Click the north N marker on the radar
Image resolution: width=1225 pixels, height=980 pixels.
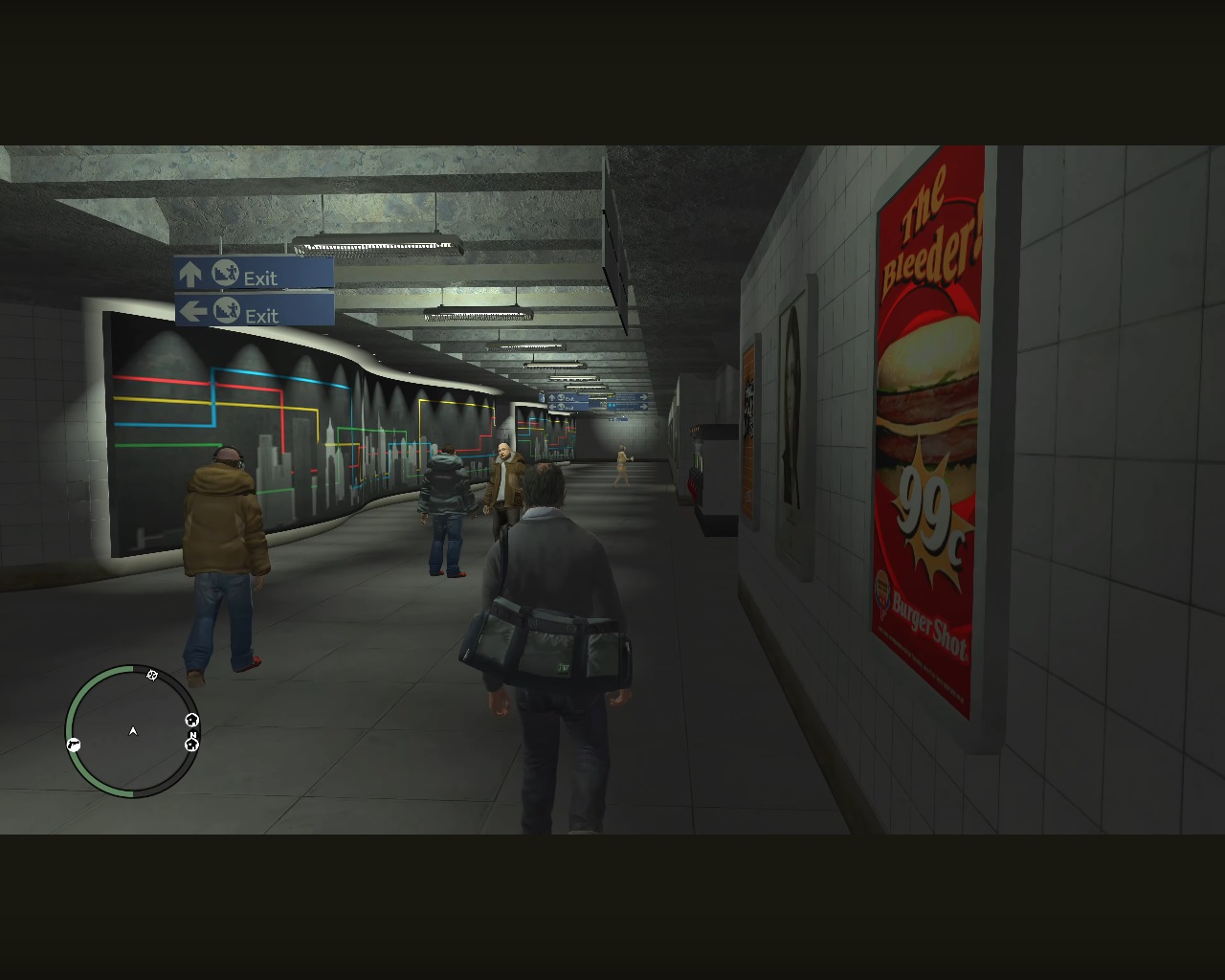[192, 732]
